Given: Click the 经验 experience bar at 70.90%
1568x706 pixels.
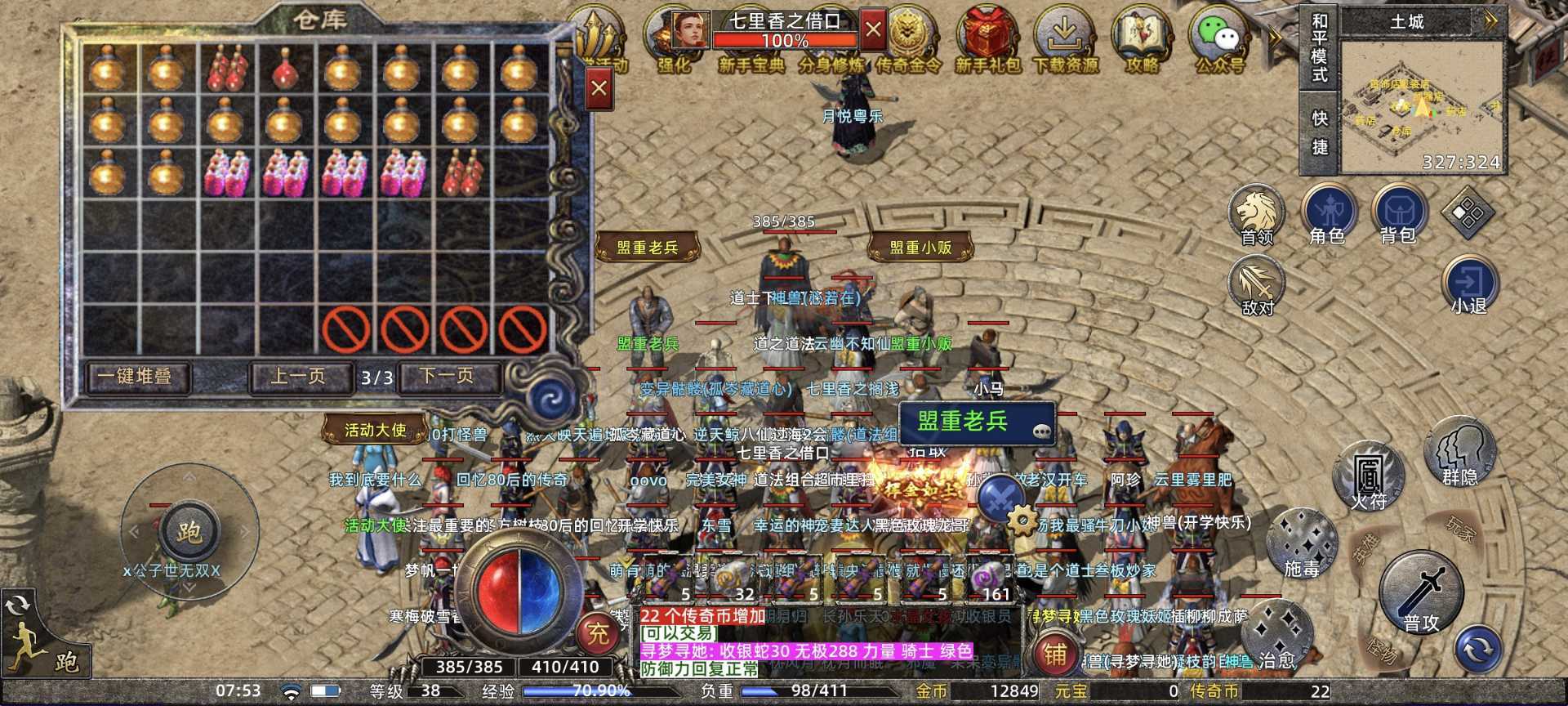Looking at the screenshot, I should [599, 691].
